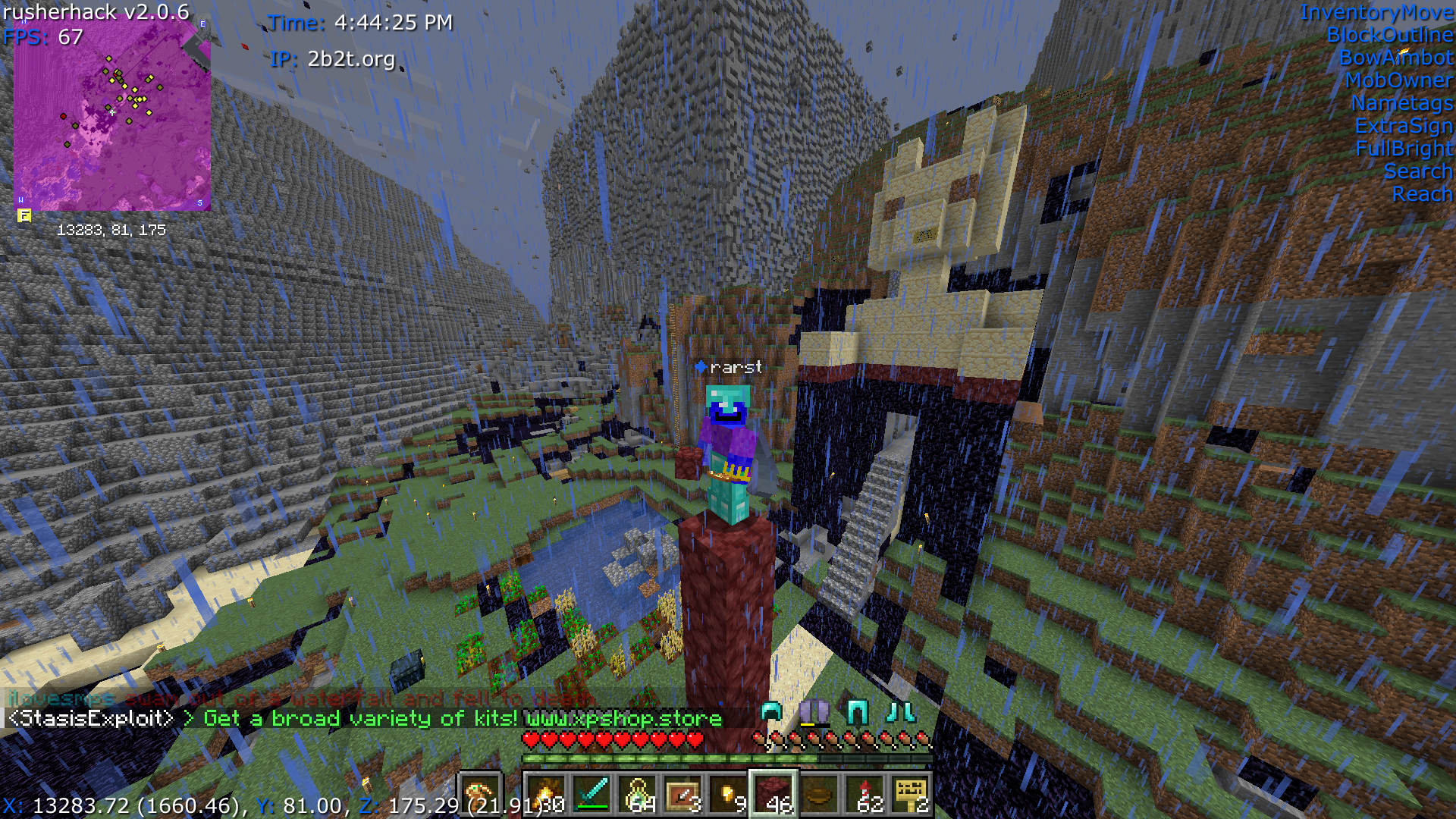Screen dimensions: 1456x819
Task: Pick the item frame hotbar slot
Action: coord(683,795)
